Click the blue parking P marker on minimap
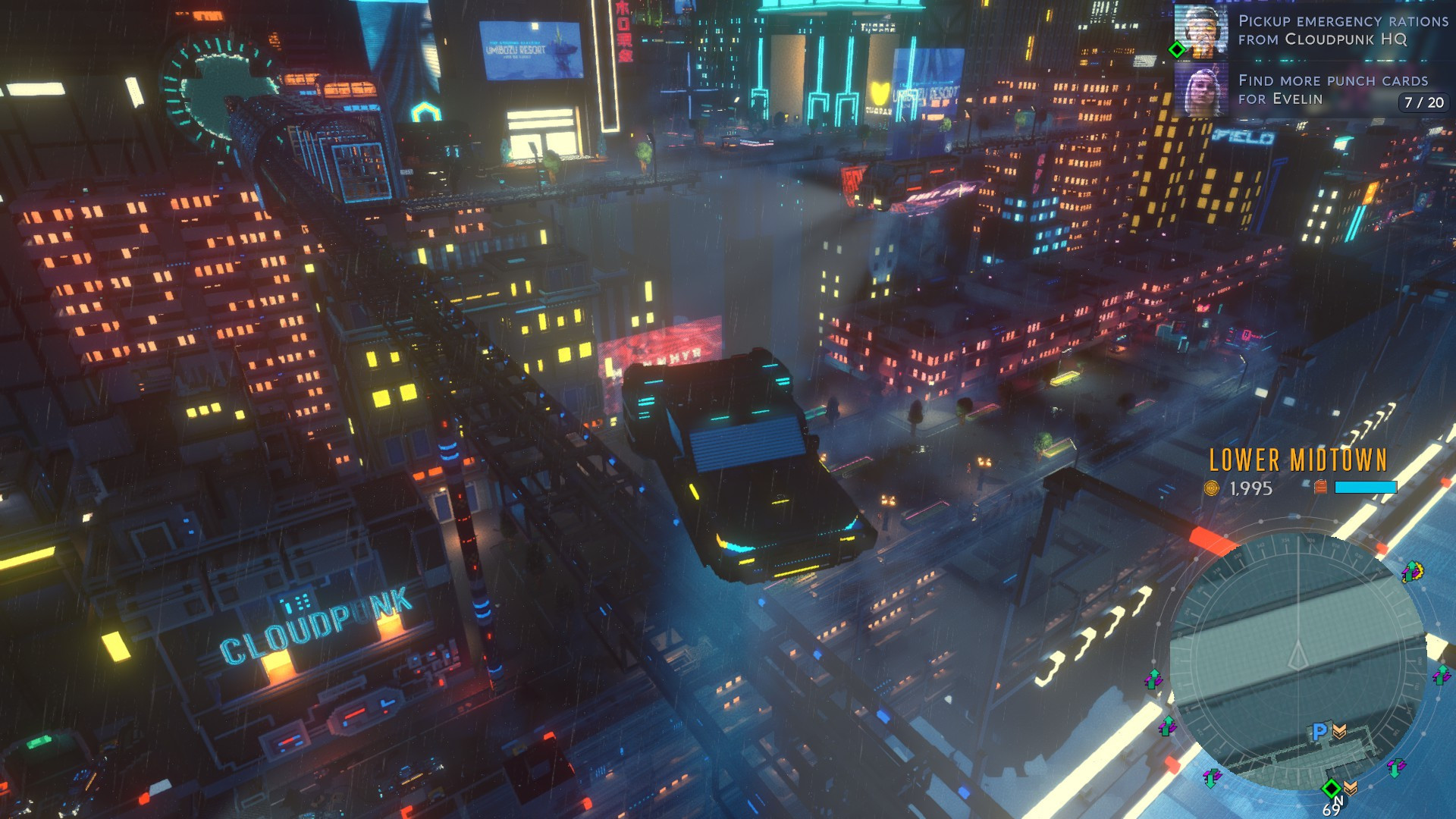Image resolution: width=1456 pixels, height=819 pixels. [x=1319, y=731]
